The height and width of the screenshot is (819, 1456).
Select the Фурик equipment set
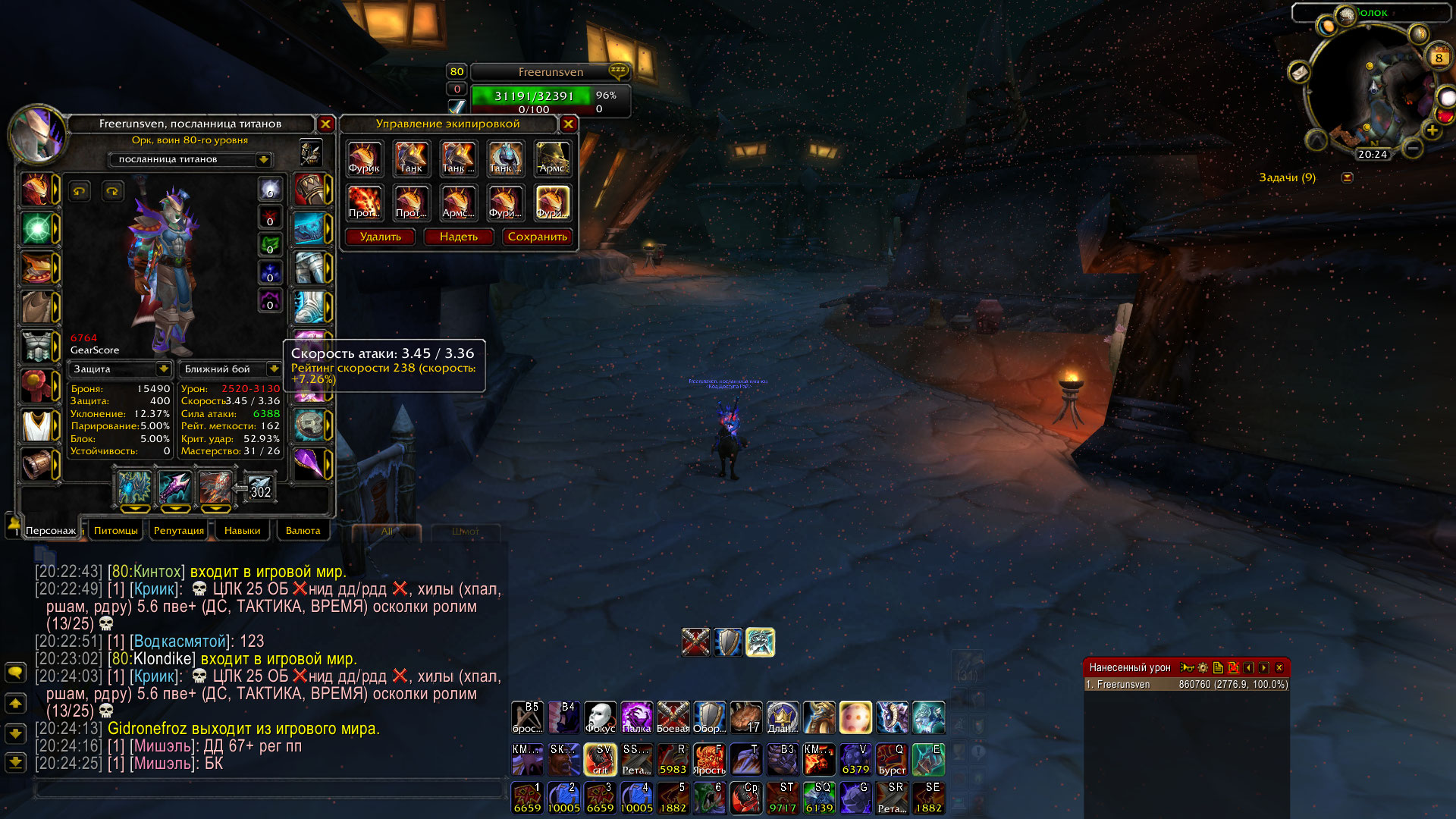(x=364, y=158)
